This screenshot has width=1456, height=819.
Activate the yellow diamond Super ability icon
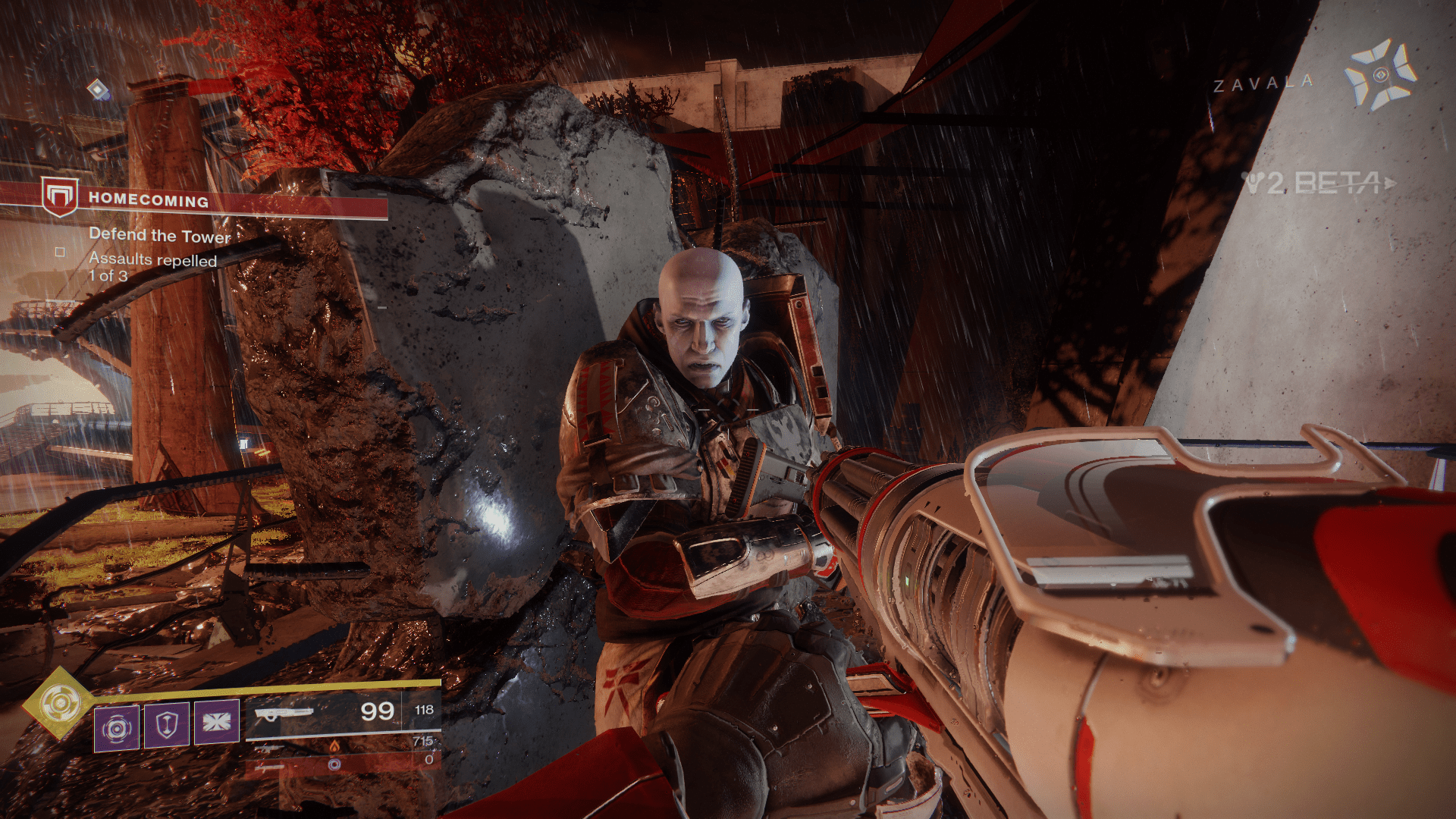point(58,704)
